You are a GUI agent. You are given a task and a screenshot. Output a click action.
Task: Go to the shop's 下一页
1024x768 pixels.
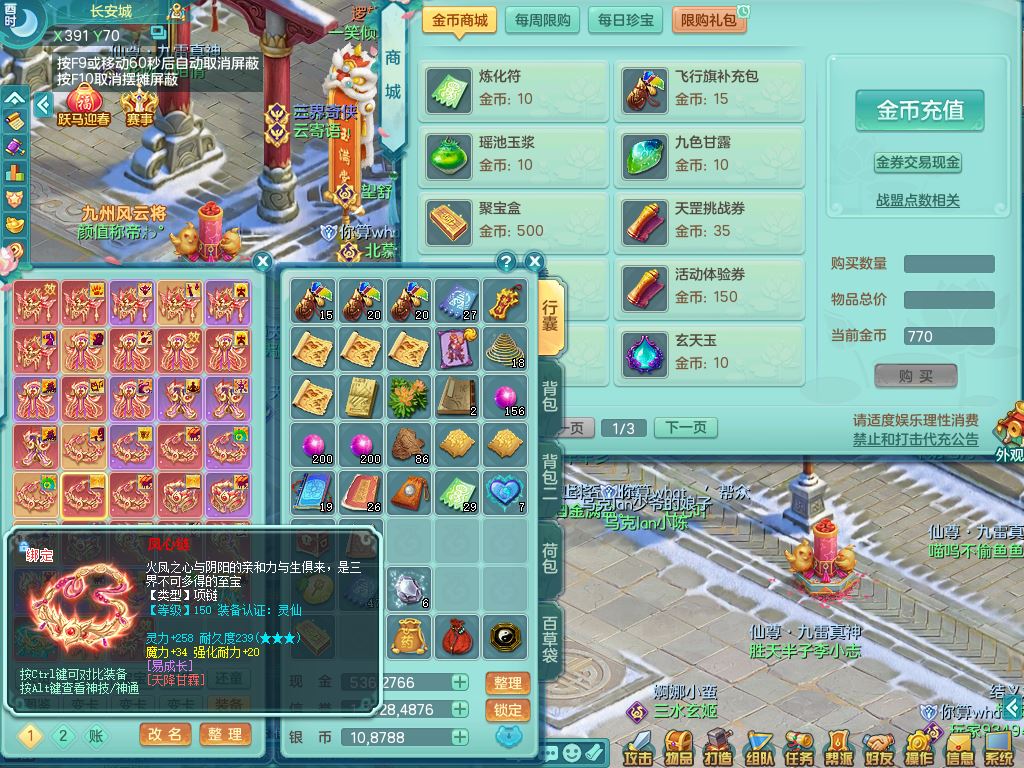686,428
